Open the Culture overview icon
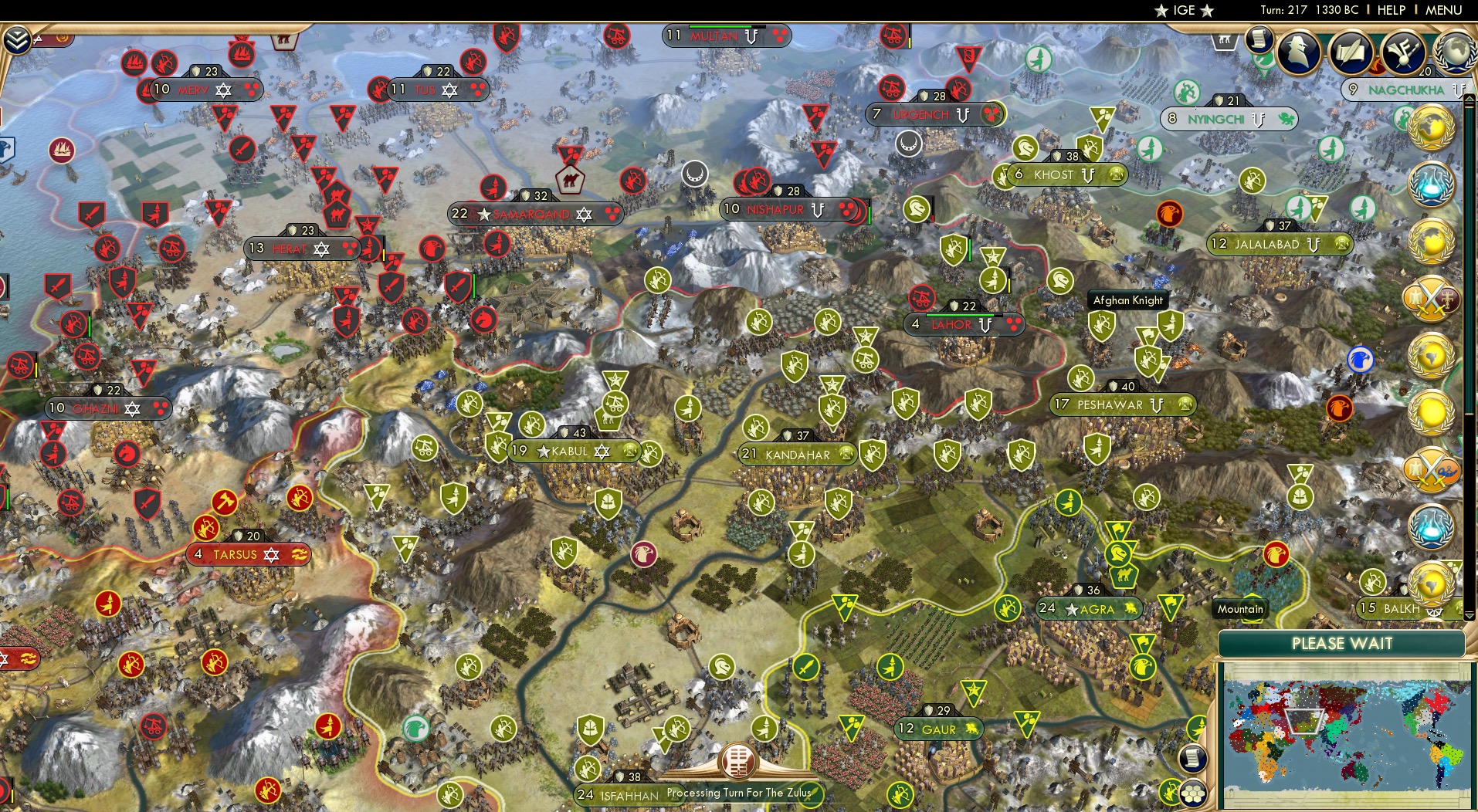This screenshot has width=1478, height=812. point(1402,53)
